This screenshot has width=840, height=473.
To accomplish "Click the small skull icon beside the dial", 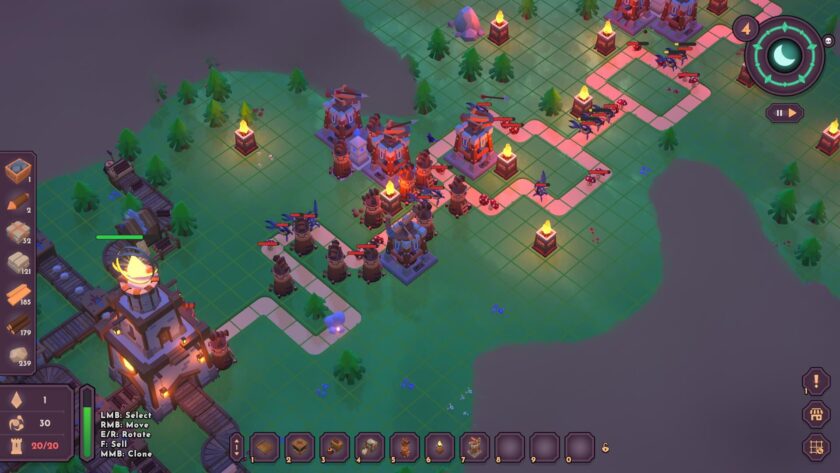I will coord(829,43).
